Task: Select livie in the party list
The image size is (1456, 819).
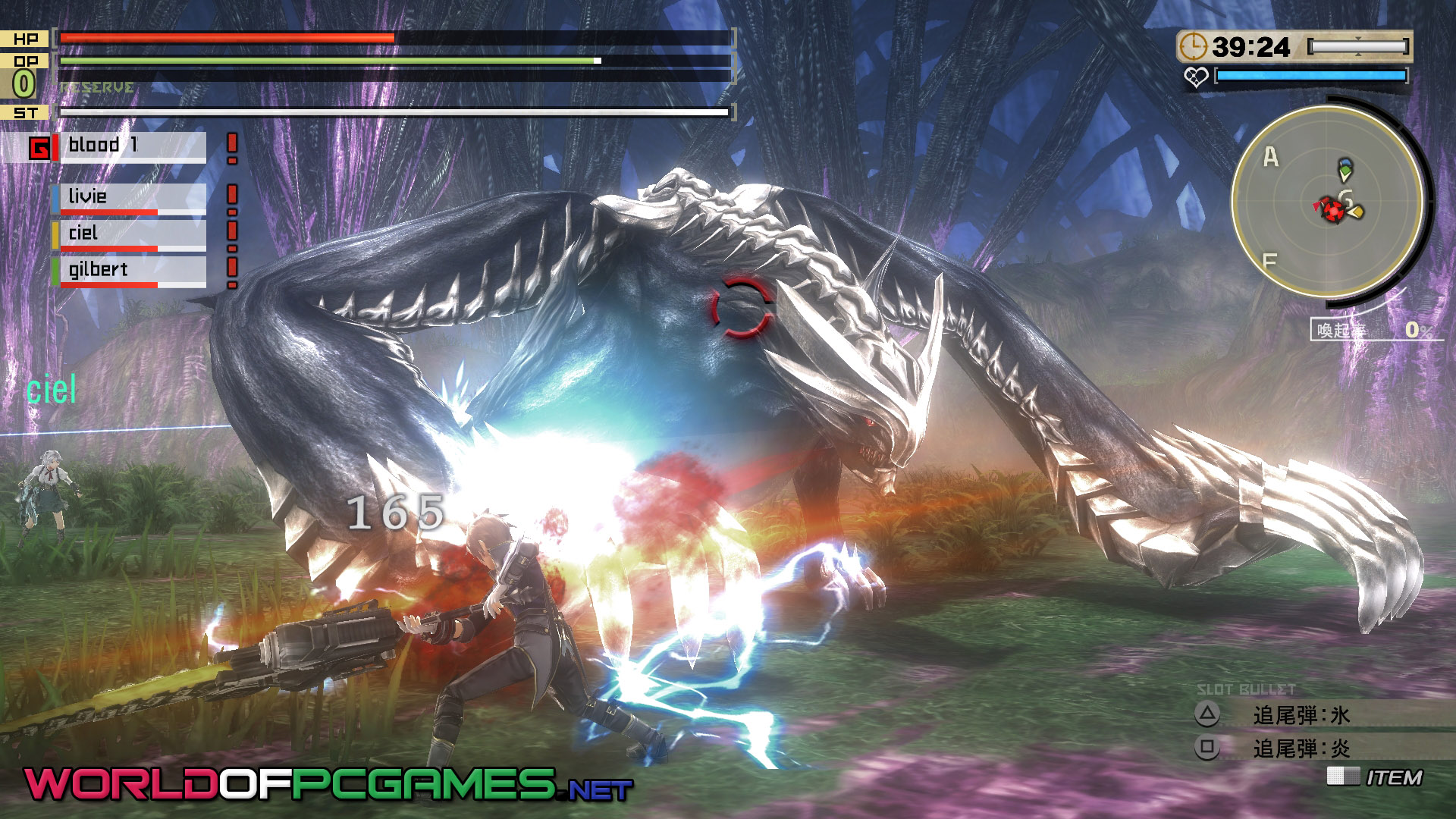Action: [x=130, y=198]
